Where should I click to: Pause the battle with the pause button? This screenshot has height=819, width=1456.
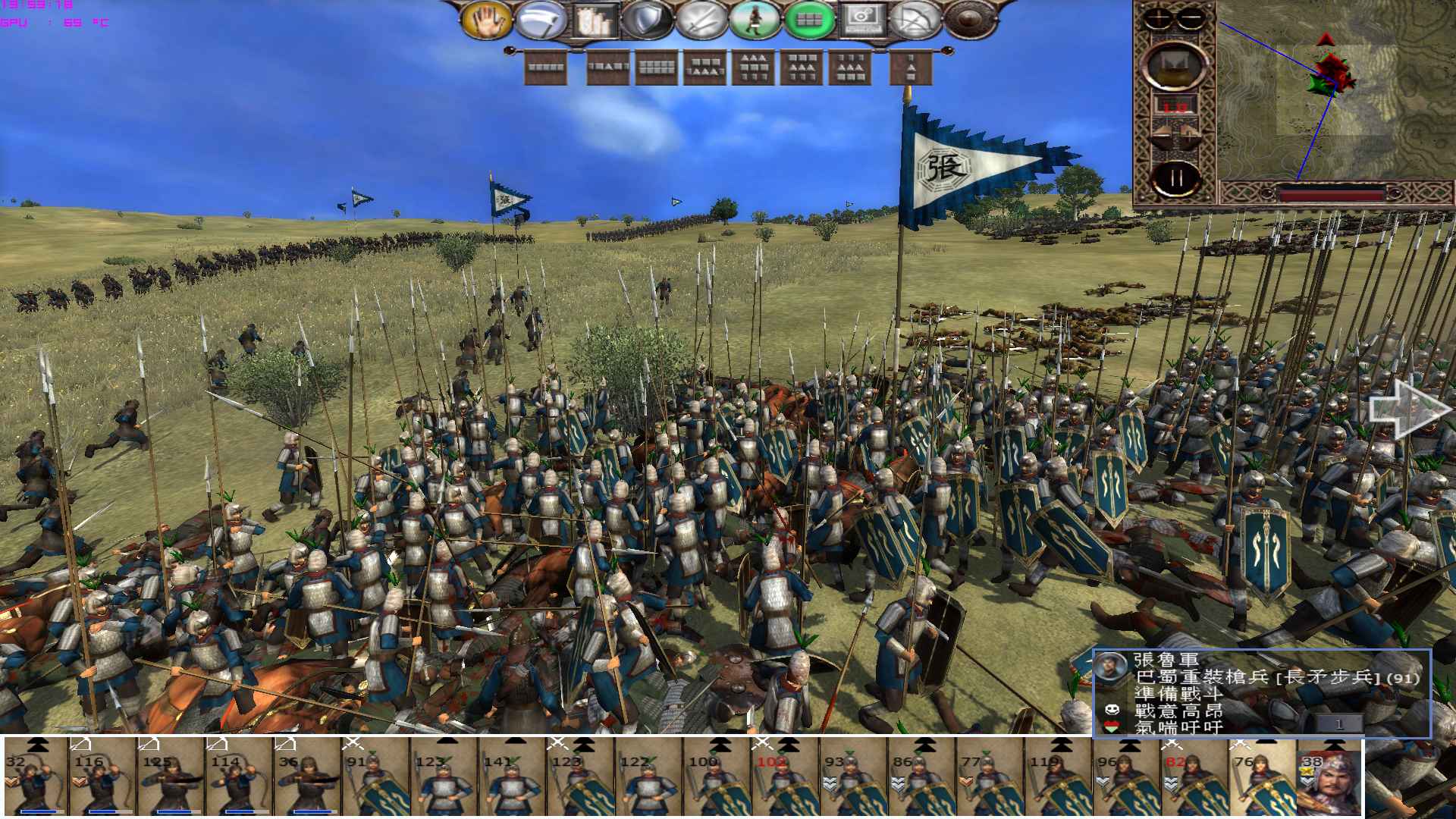pos(1176,177)
